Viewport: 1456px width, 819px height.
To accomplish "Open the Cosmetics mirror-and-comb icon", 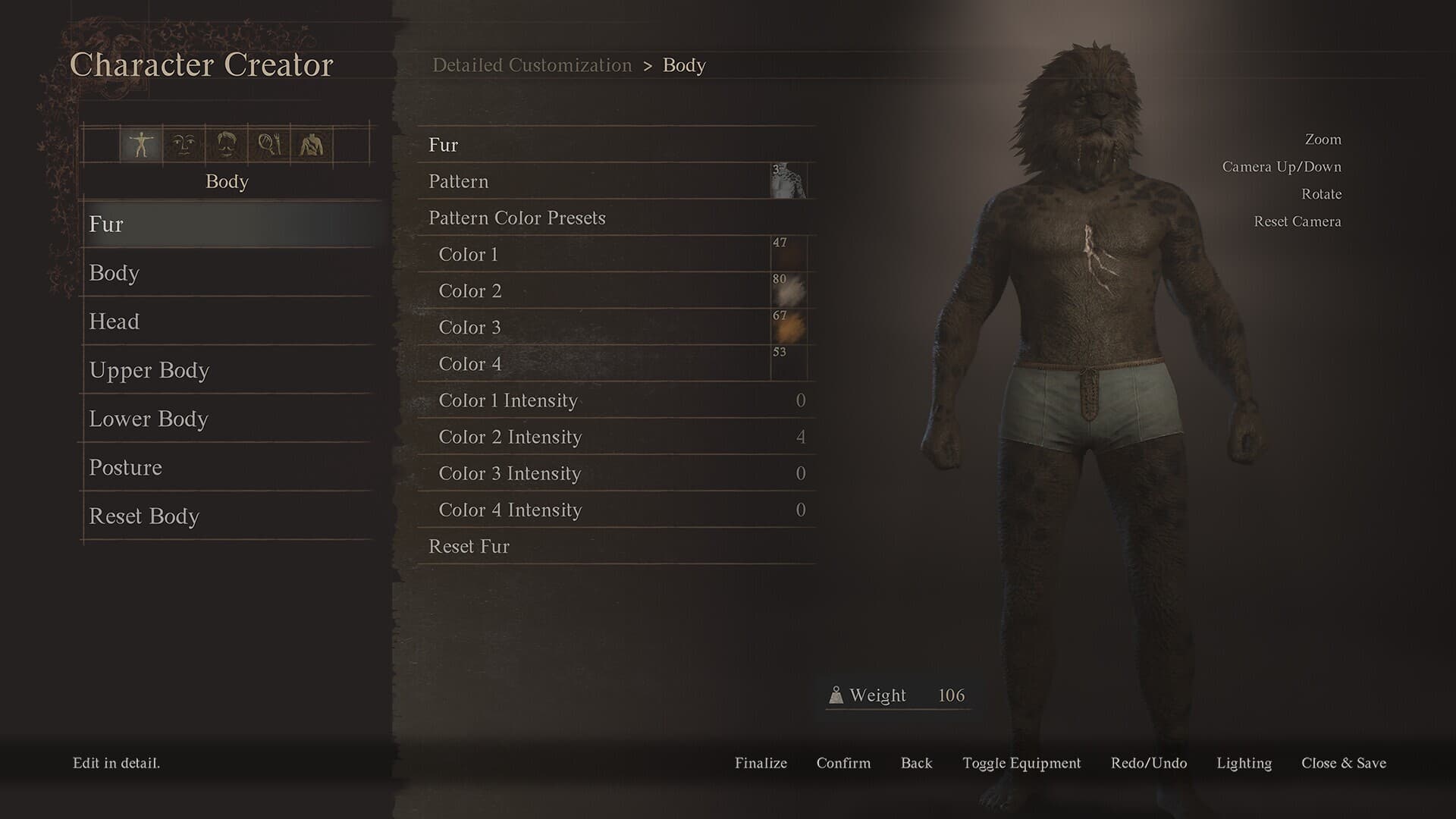I will pyautogui.click(x=269, y=146).
